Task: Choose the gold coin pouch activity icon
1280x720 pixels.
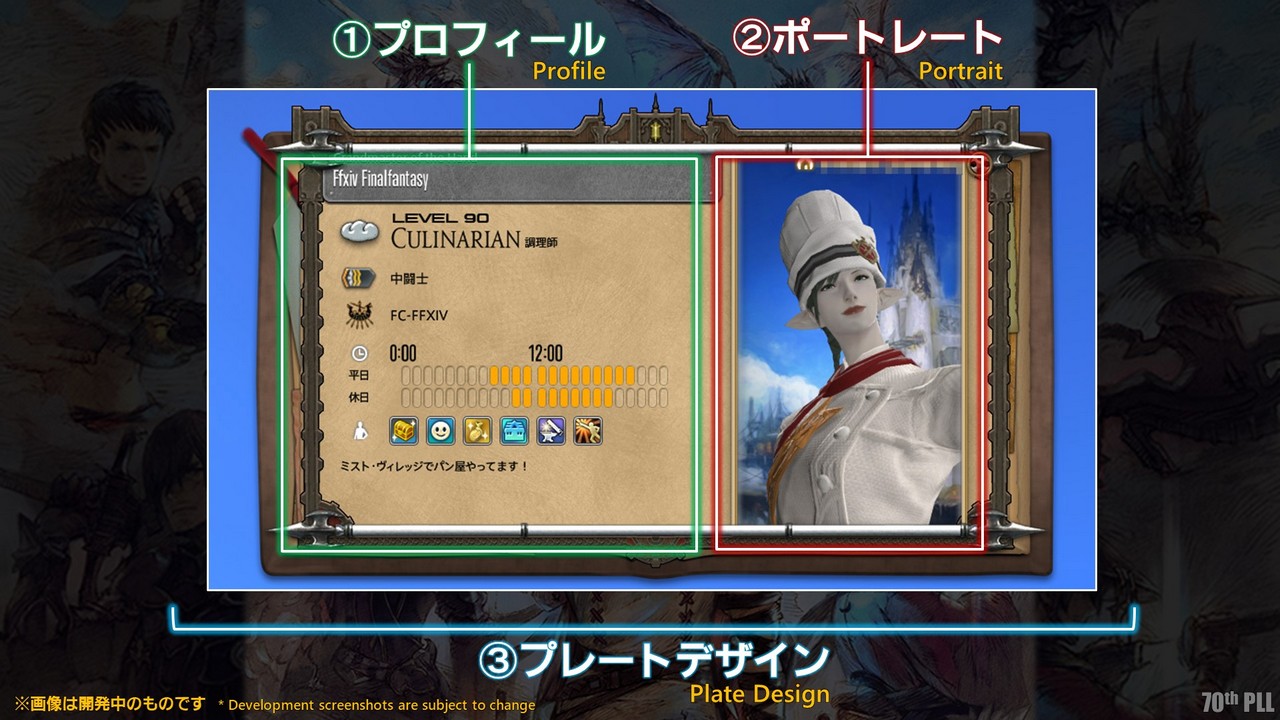Action: (x=477, y=431)
